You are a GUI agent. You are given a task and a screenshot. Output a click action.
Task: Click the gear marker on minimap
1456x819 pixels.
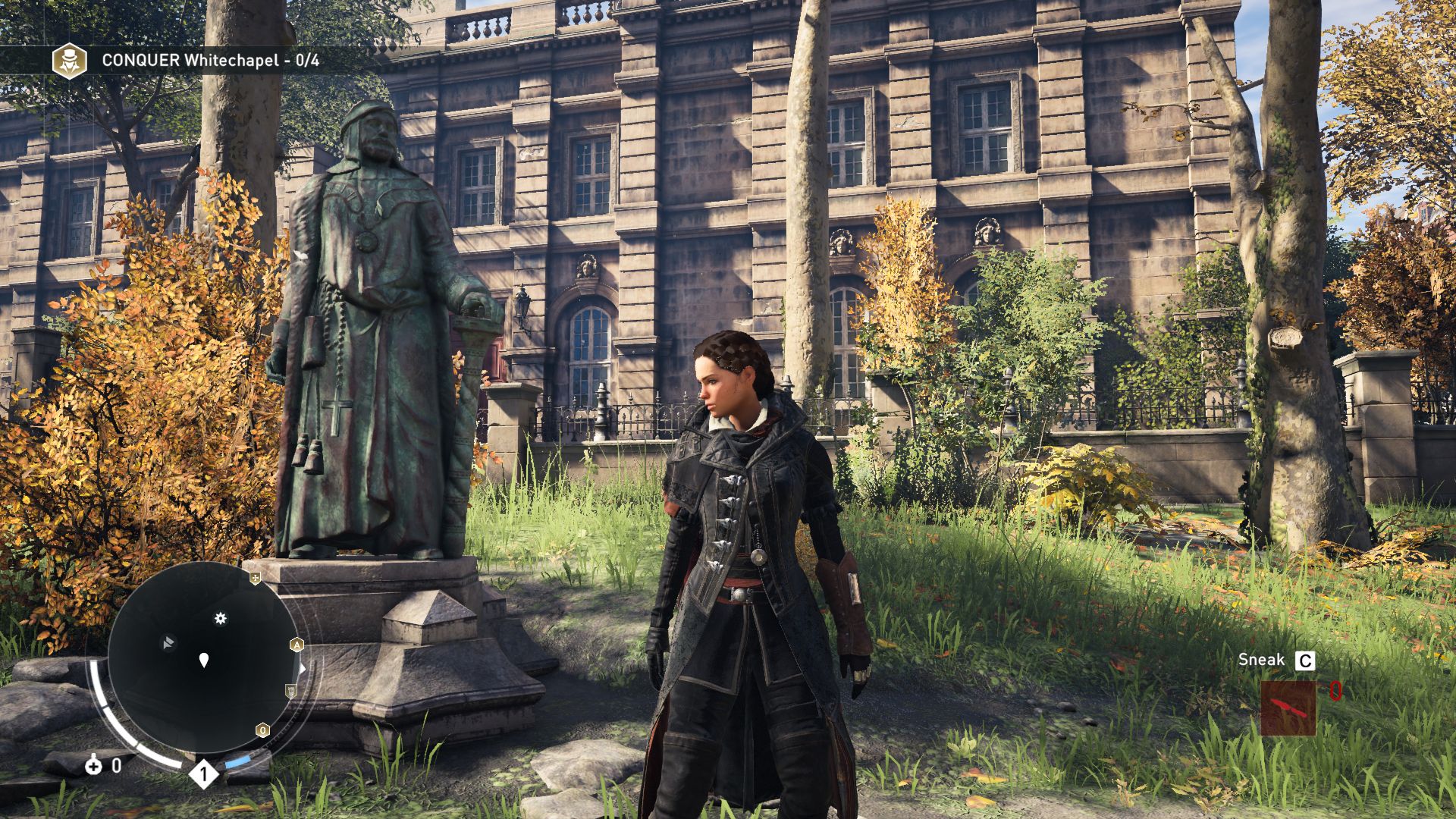click(x=221, y=618)
